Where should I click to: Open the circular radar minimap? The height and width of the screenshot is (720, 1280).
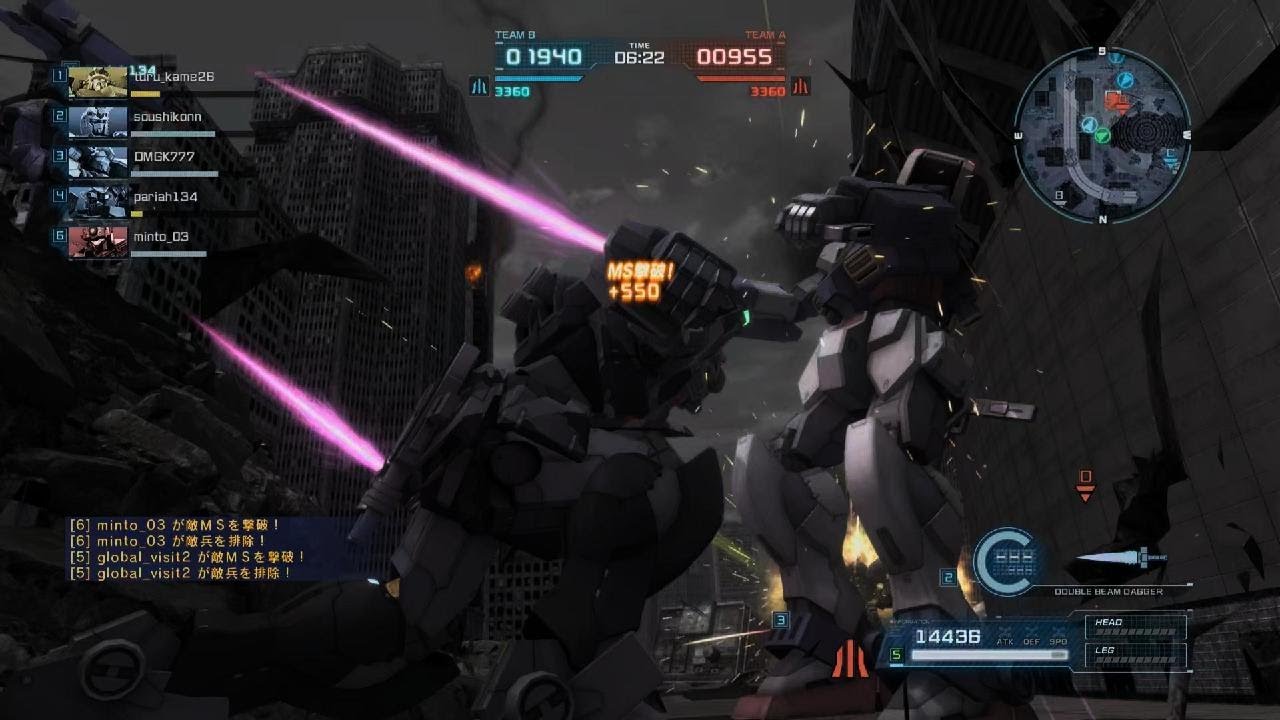1101,134
